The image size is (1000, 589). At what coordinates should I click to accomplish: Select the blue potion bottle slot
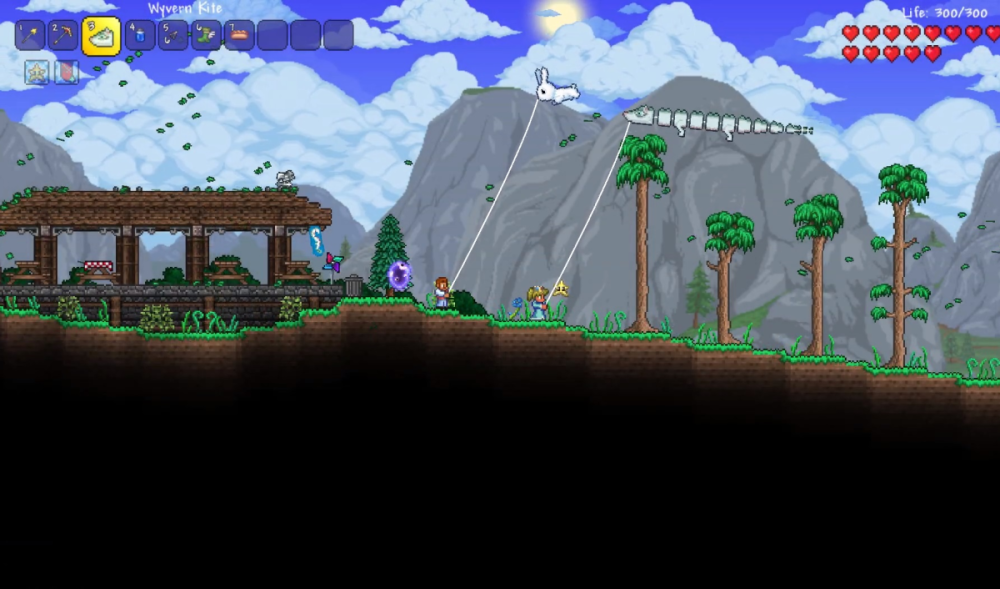[x=140, y=36]
